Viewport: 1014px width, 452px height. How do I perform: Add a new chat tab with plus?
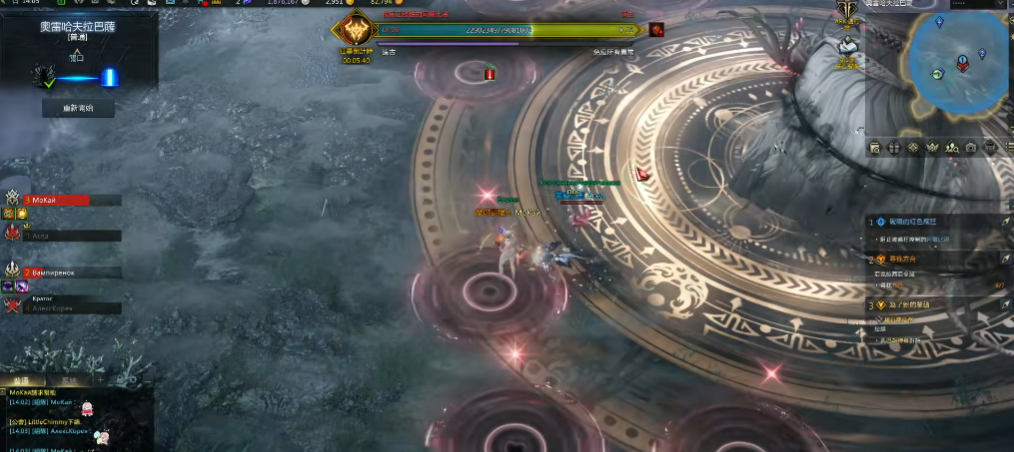[x=99, y=380]
